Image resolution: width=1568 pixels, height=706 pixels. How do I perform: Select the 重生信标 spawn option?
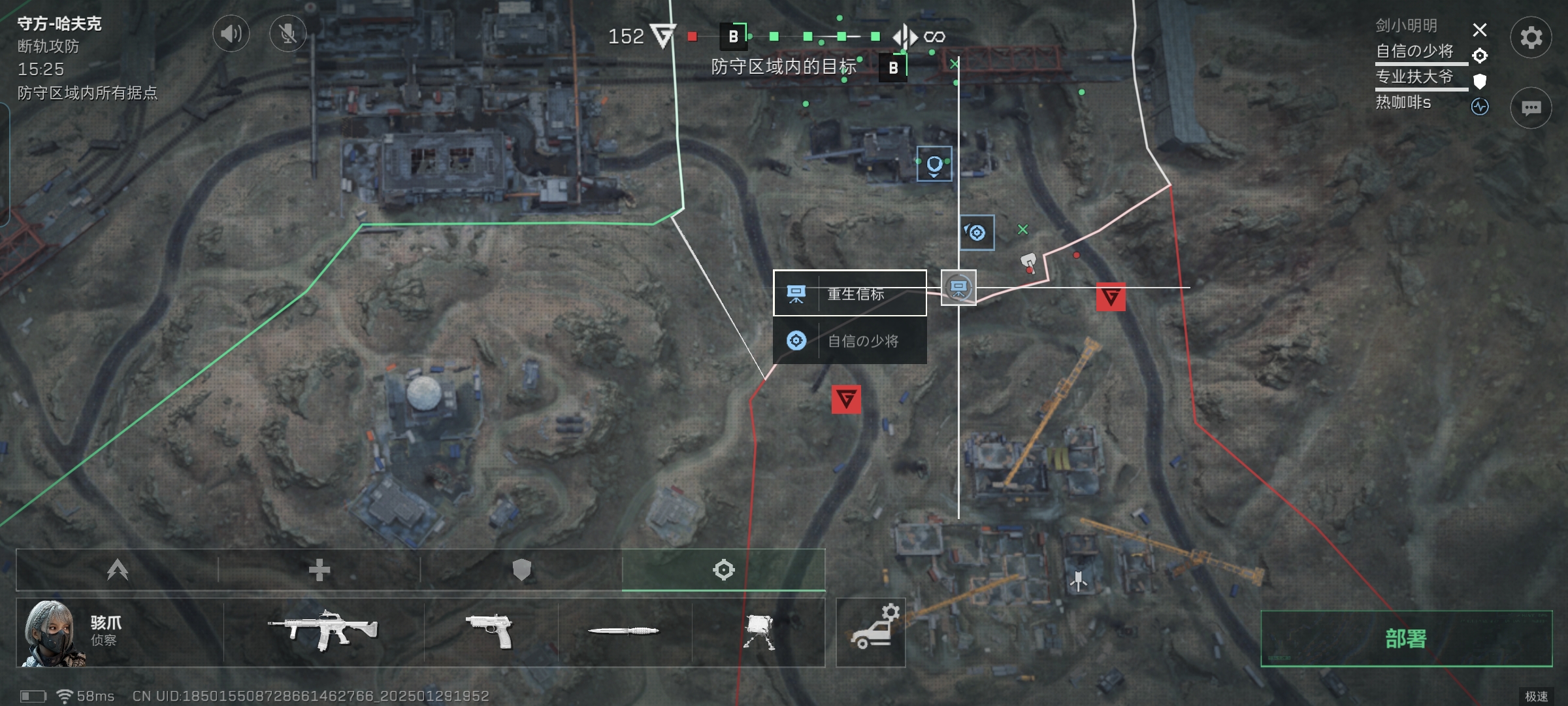(x=849, y=294)
